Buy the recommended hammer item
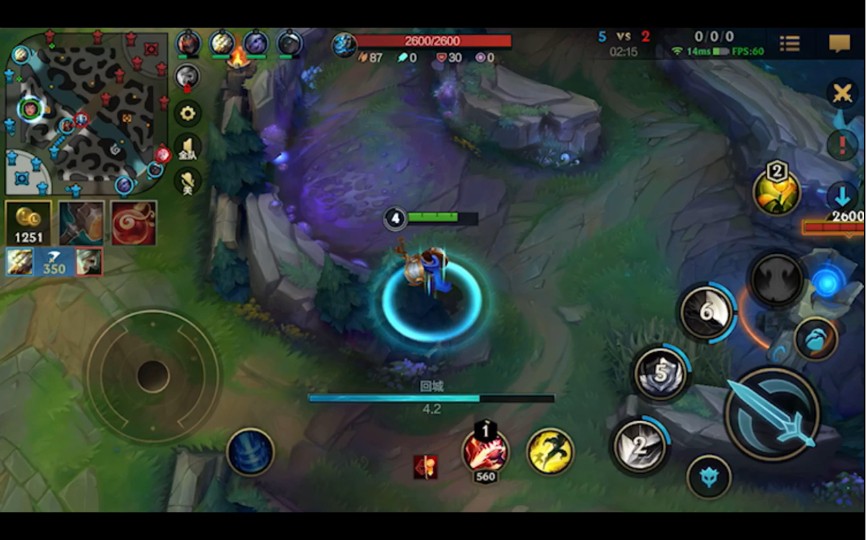The height and width of the screenshot is (540, 866). point(81,223)
